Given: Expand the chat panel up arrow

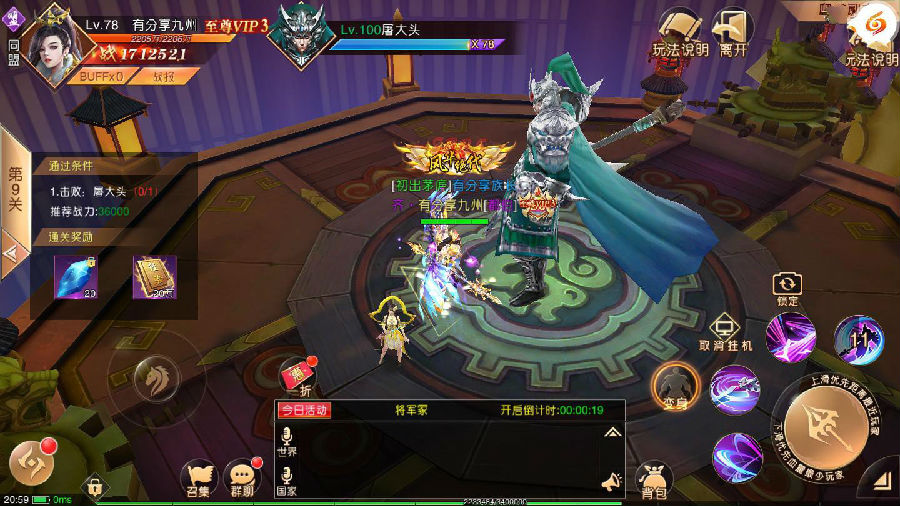Looking at the screenshot, I should click(611, 432).
